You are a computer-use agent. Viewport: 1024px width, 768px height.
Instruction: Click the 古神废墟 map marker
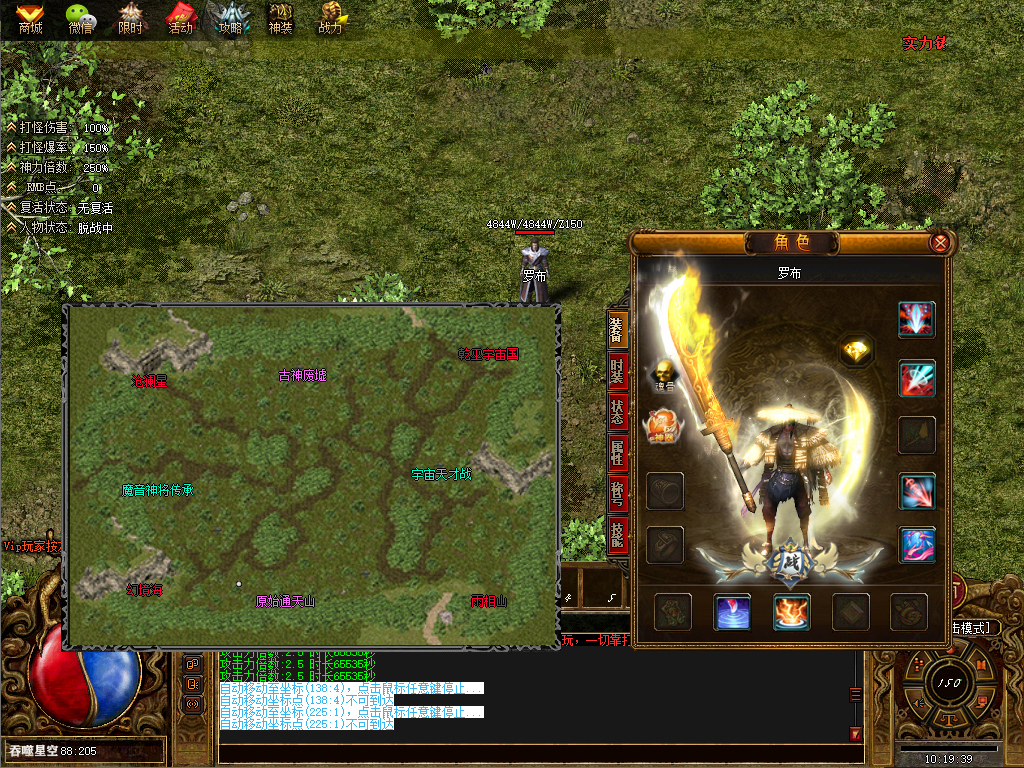point(303,376)
